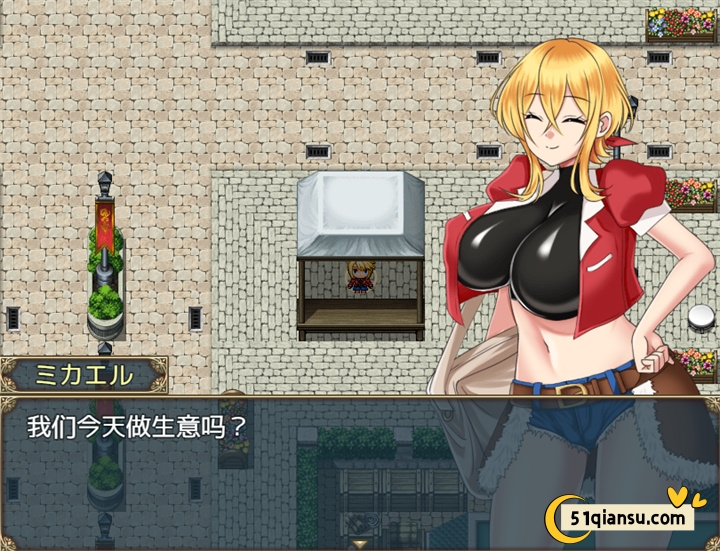720x551 pixels.
Task: Advance the dialogue via the message box text
Action: click(137, 427)
